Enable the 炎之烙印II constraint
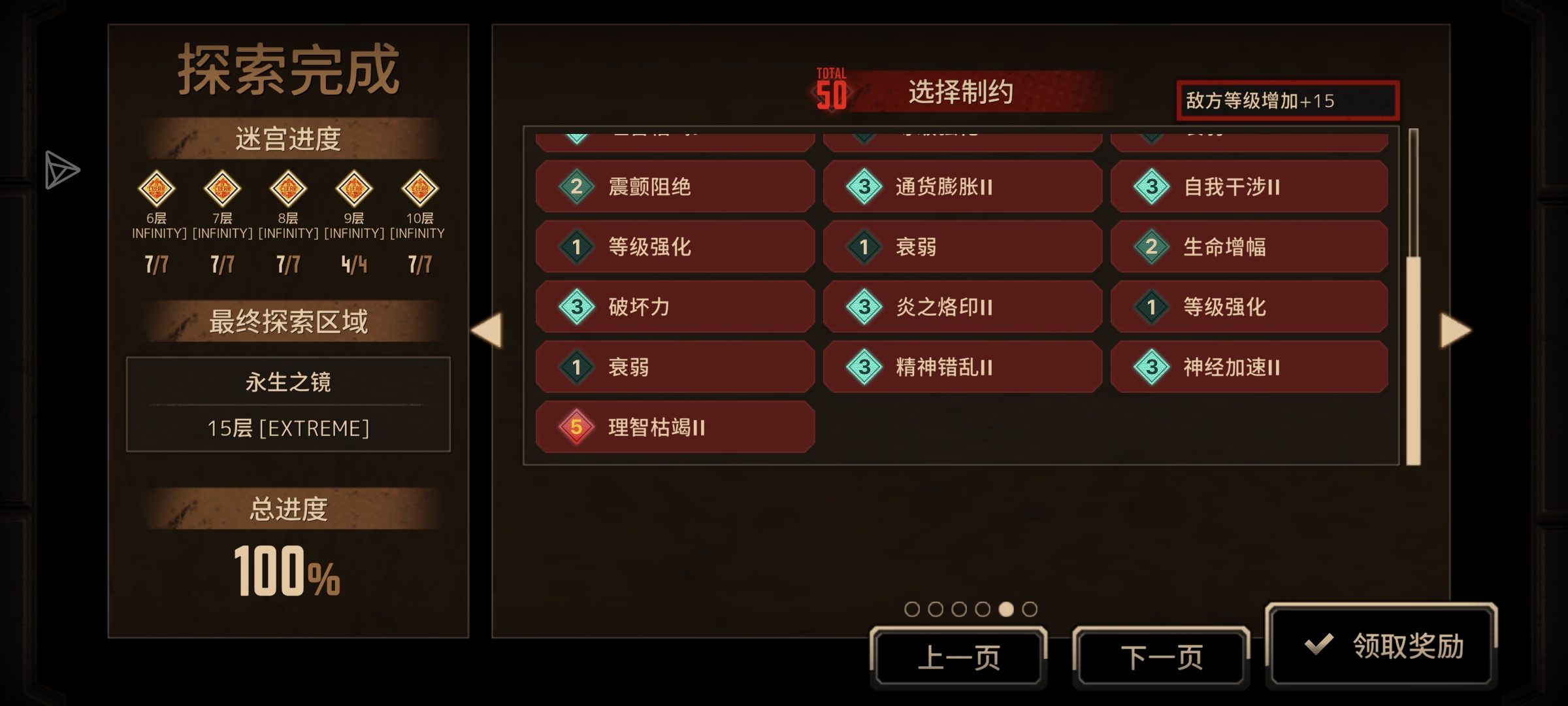This screenshot has width=1568, height=706. [964, 307]
